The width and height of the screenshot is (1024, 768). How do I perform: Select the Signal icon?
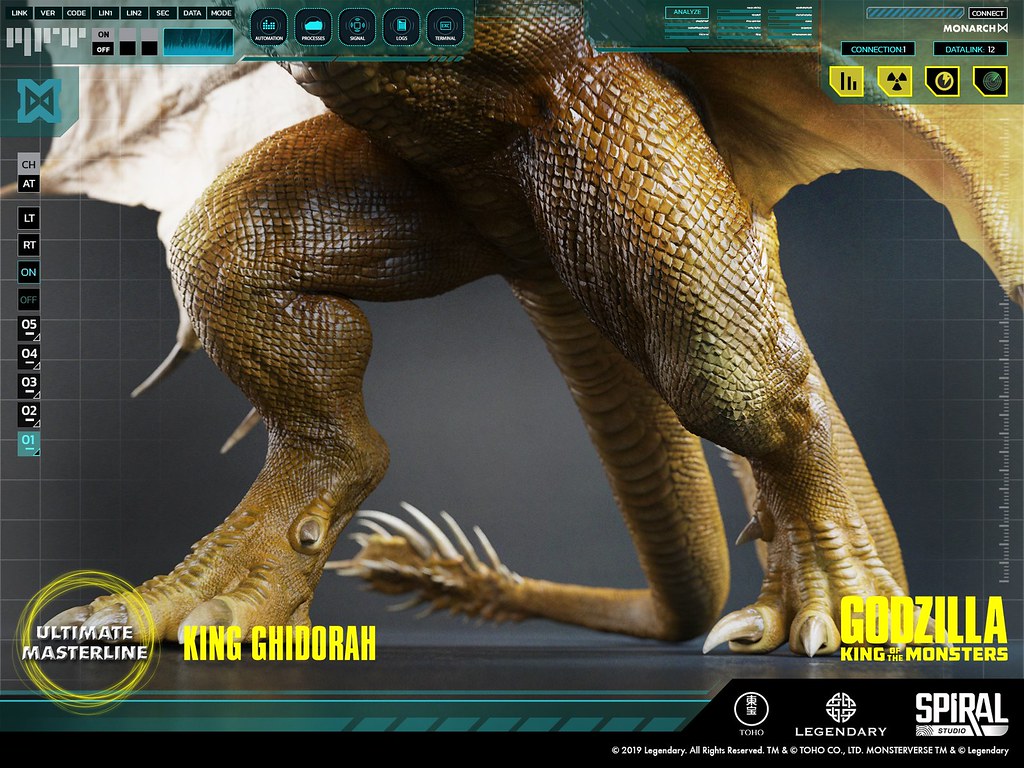357,25
